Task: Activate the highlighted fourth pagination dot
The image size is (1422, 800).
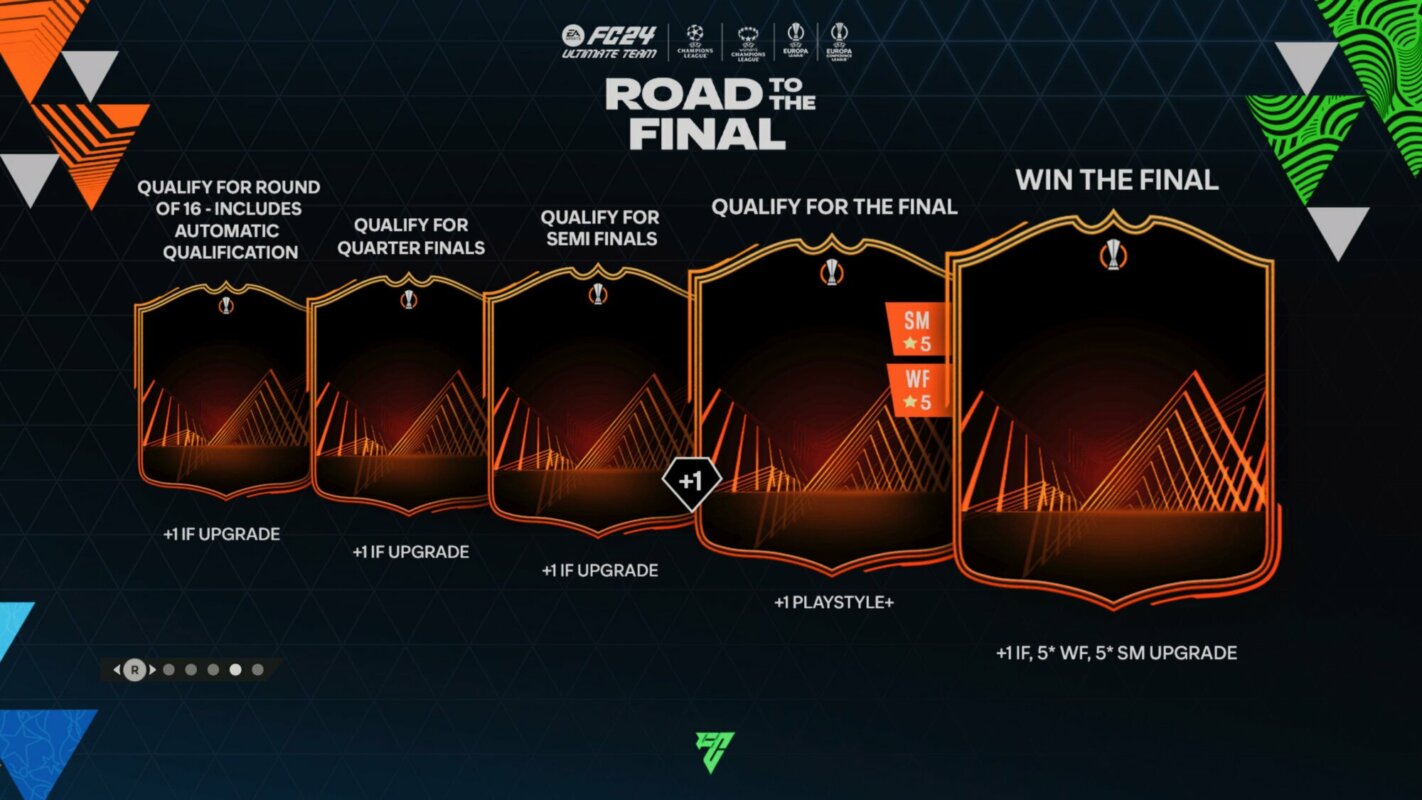Action: coord(235,669)
